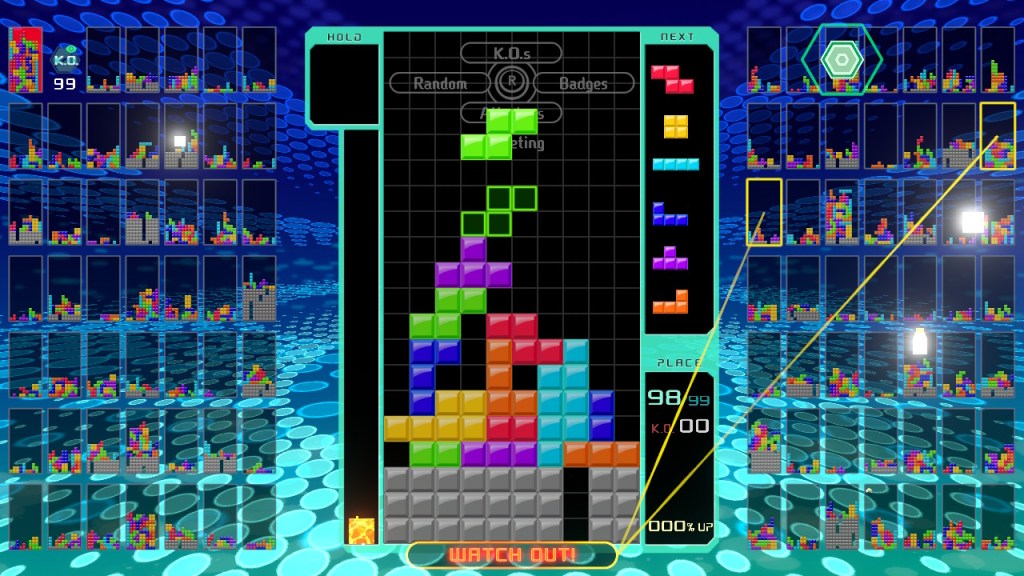Switch targeting to Badges

[583, 84]
